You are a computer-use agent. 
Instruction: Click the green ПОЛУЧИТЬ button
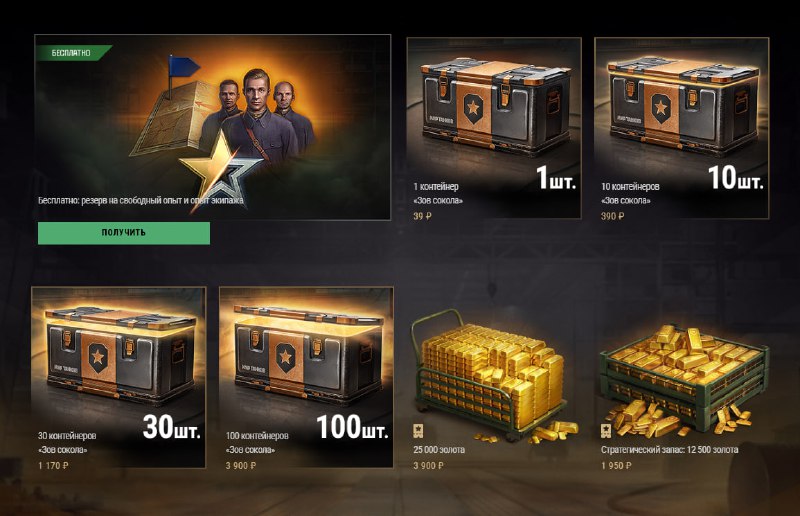tap(124, 233)
